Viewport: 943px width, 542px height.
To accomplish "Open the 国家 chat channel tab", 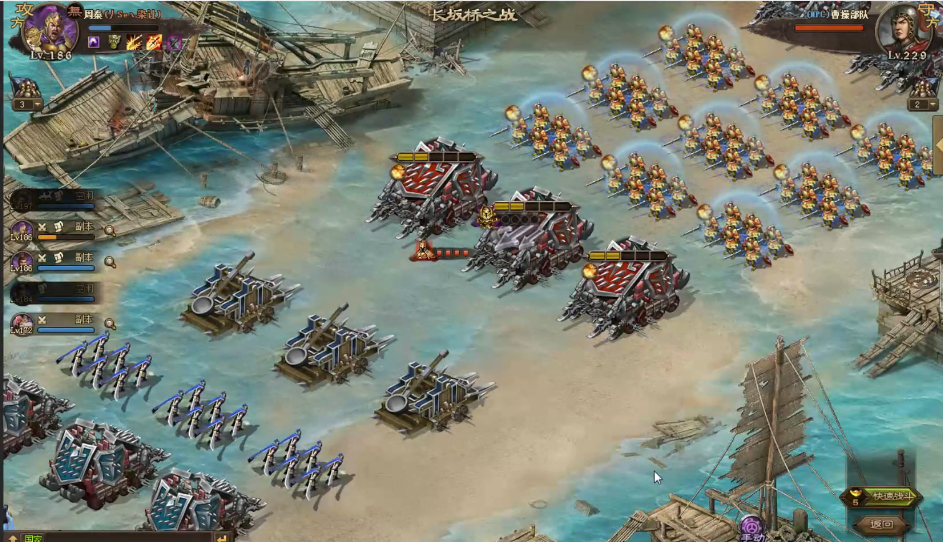I will point(33,538).
